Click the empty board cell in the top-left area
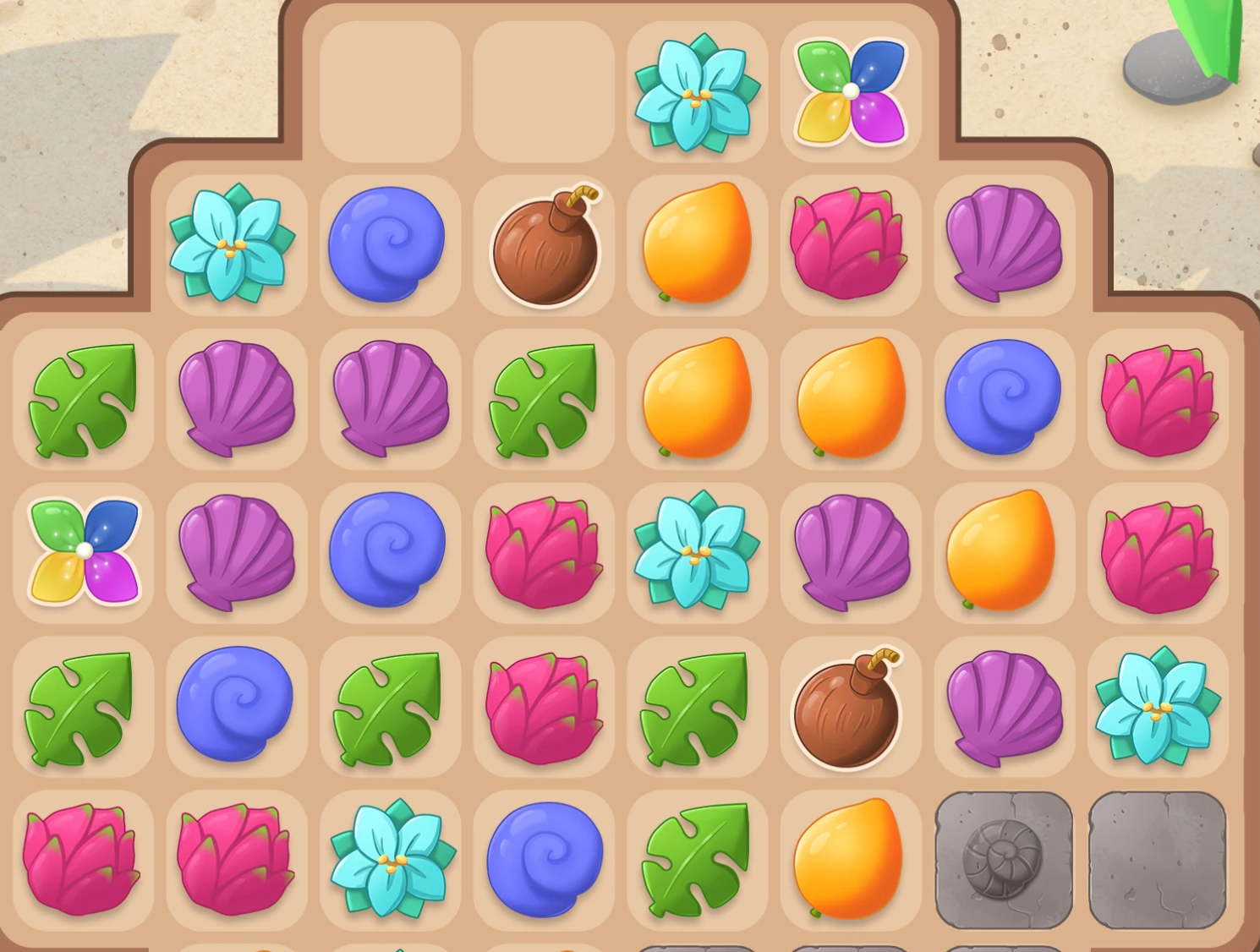 click(390, 89)
